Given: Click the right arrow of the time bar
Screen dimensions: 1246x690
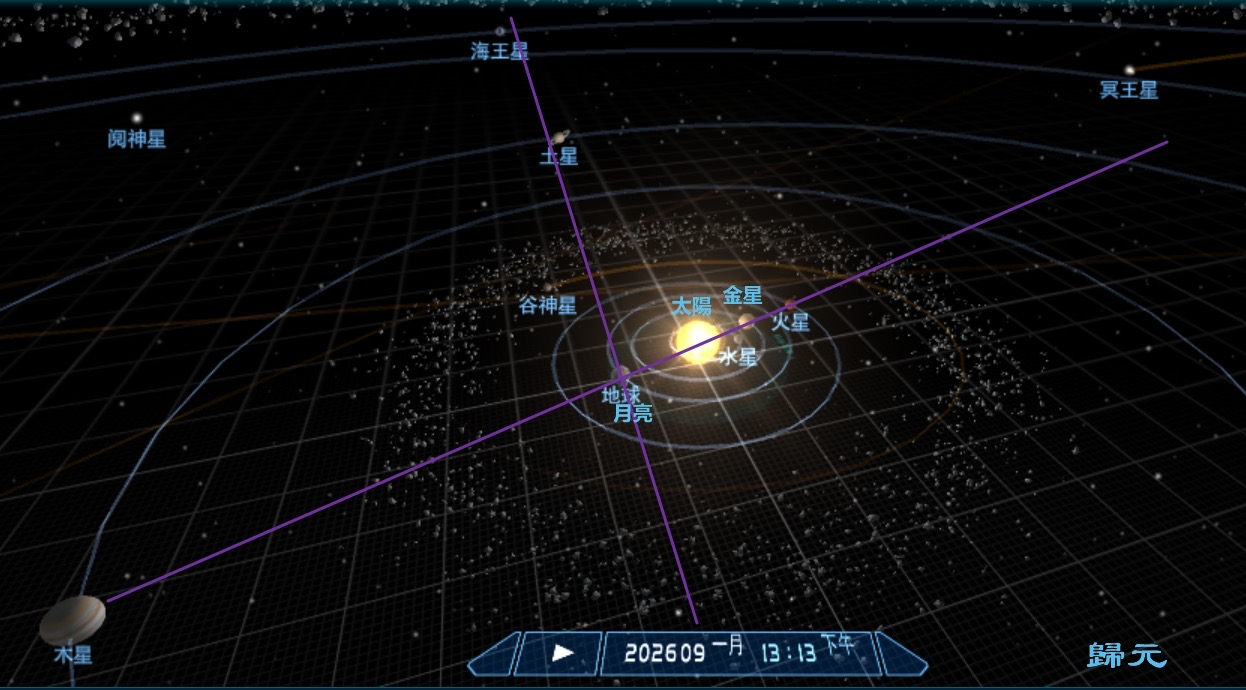Looking at the screenshot, I should 901,654.
